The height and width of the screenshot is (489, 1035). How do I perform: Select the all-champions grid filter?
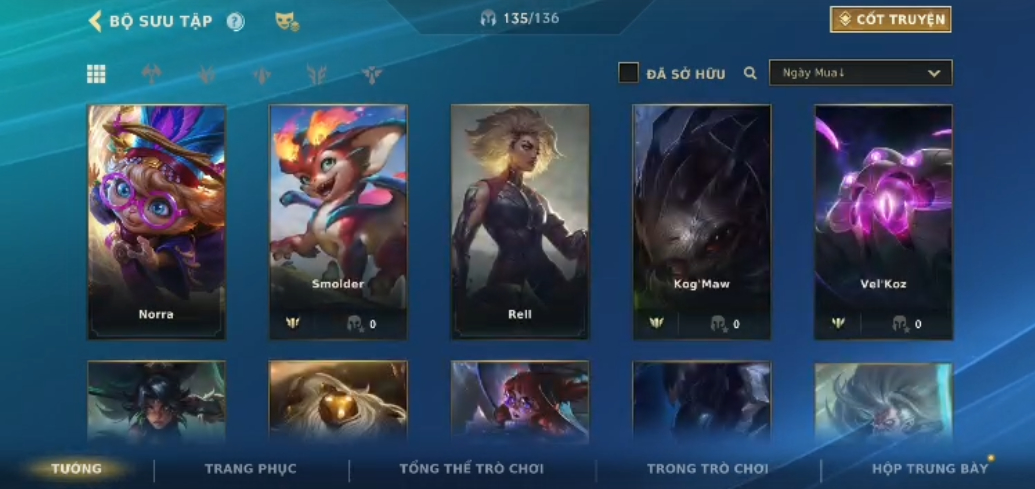(96, 74)
